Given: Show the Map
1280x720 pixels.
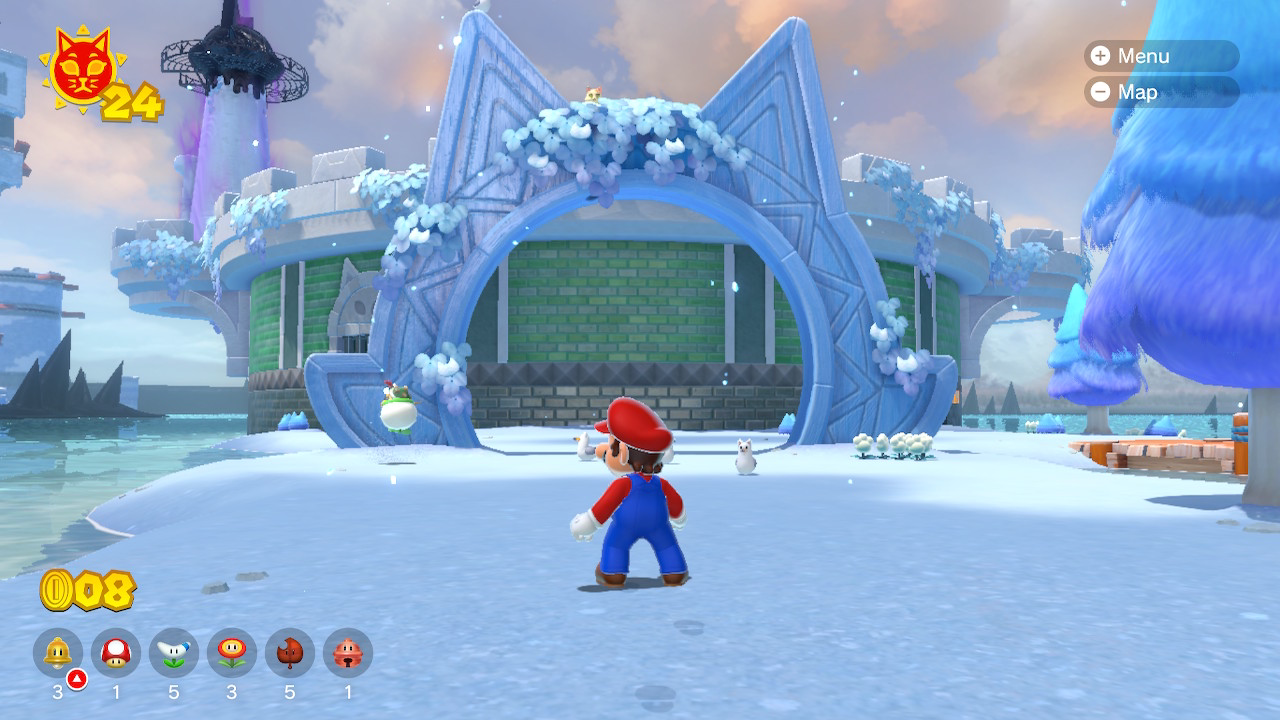Looking at the screenshot, I should point(1160,92).
